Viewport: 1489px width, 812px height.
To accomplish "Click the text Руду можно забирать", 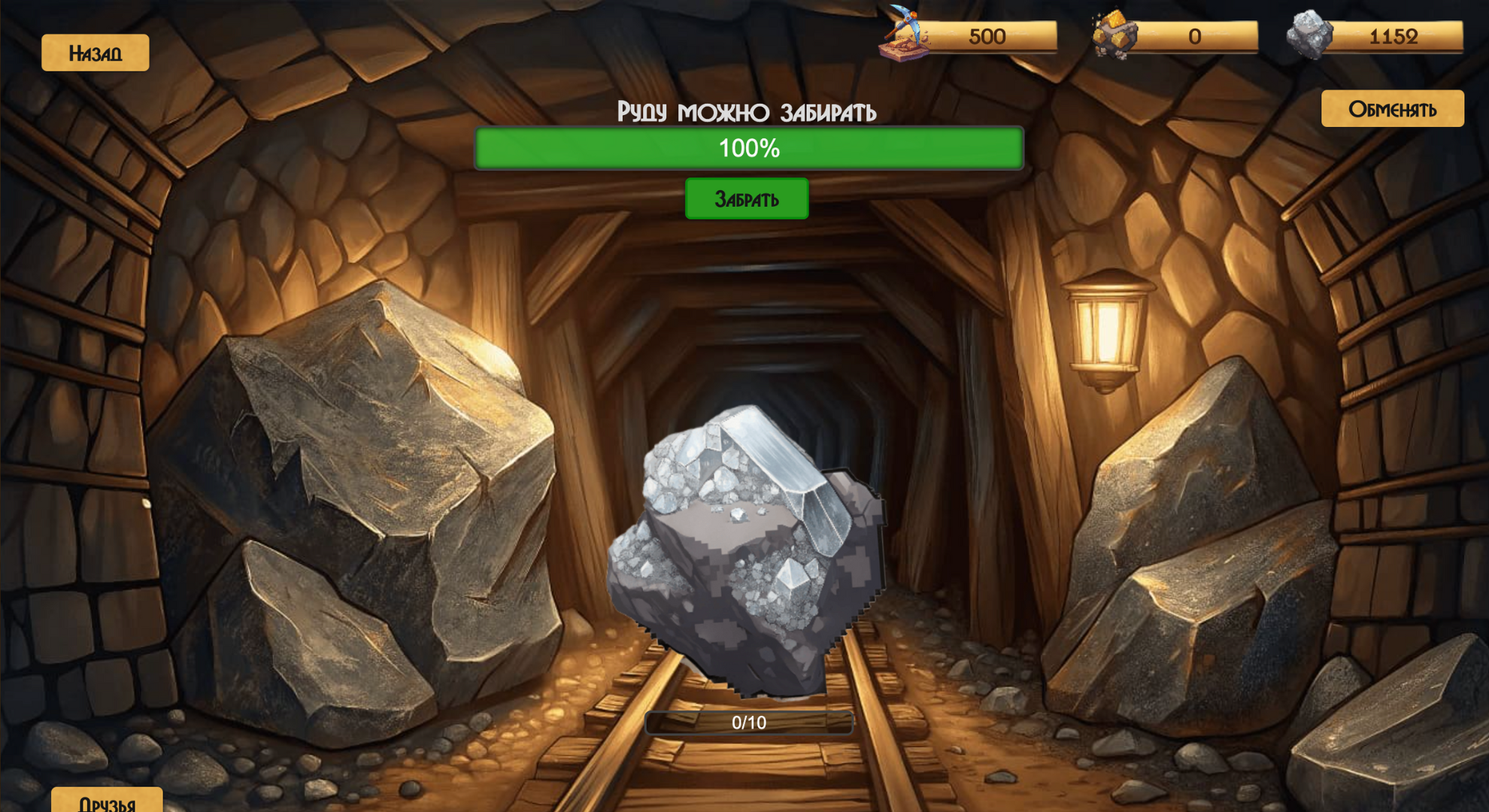I will coord(746,113).
